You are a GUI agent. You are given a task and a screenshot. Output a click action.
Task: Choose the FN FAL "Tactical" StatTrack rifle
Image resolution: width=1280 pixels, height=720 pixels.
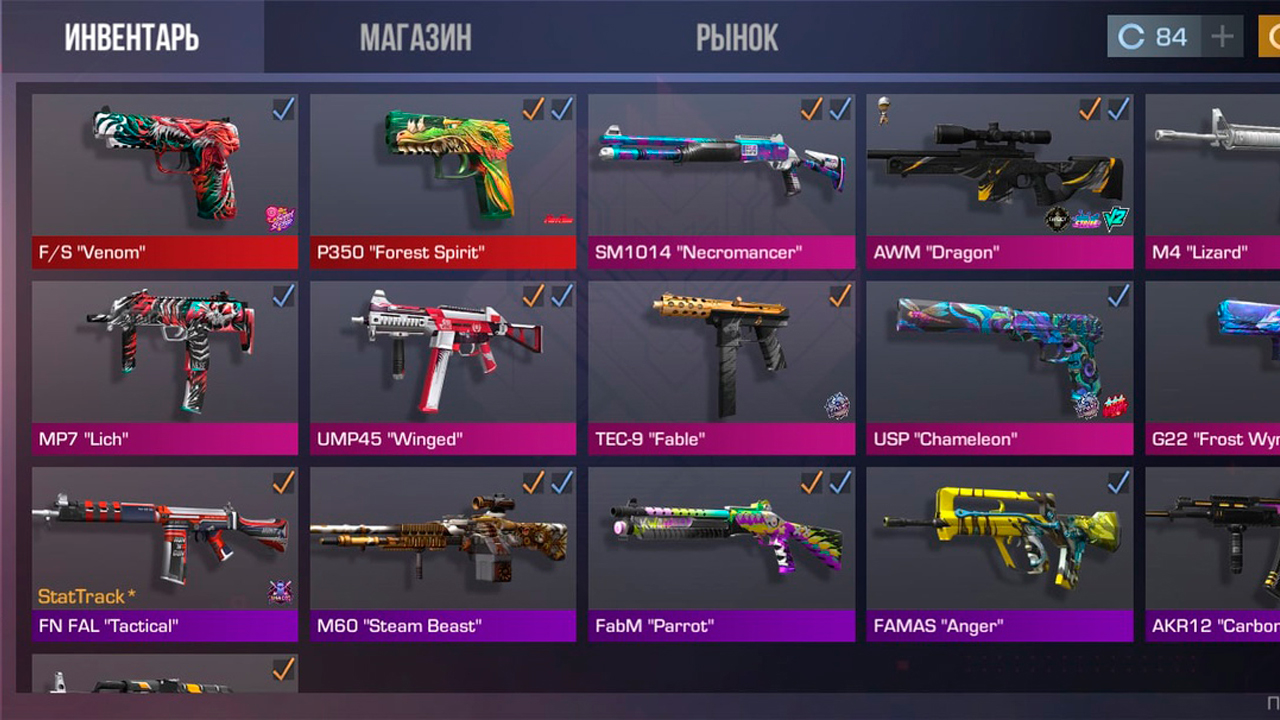[x=165, y=553]
